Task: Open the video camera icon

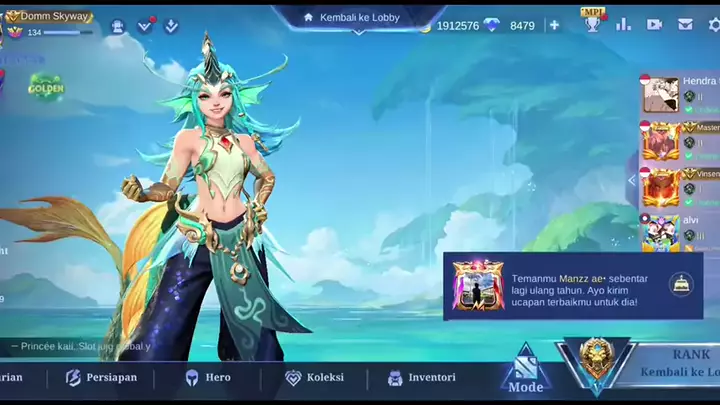Action: point(654,25)
